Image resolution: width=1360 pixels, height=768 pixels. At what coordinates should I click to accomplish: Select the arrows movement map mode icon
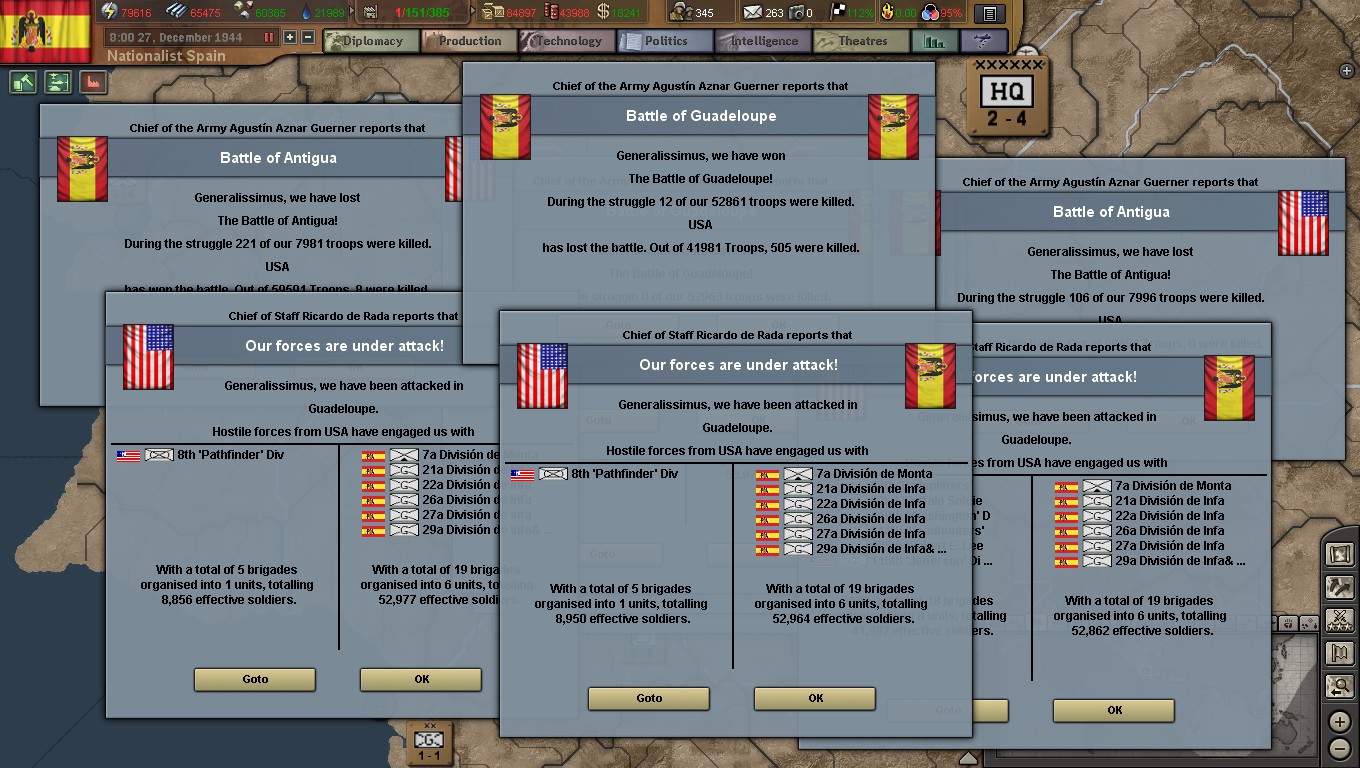1341,588
